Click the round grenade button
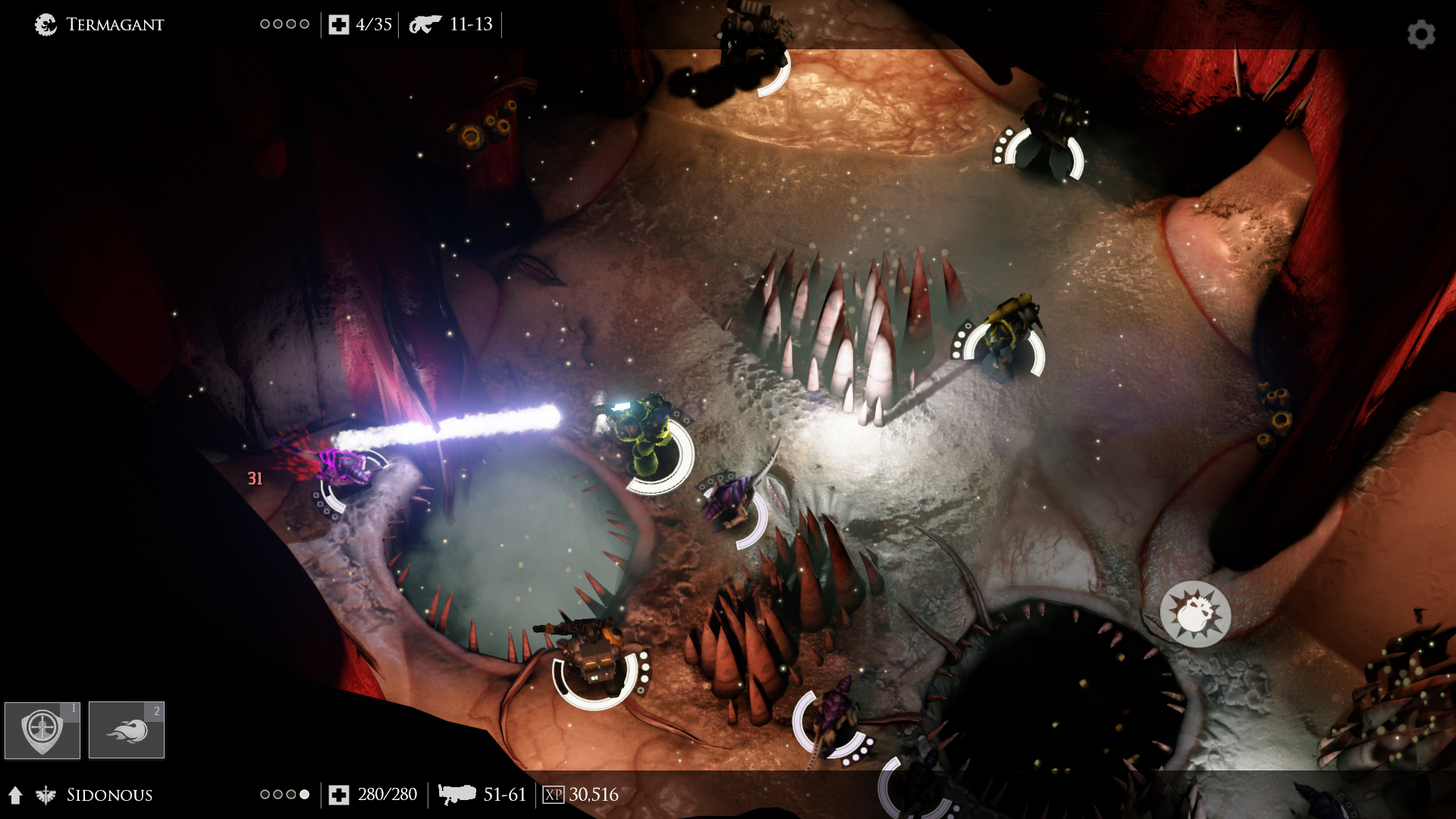1456x819 pixels. tap(1195, 614)
